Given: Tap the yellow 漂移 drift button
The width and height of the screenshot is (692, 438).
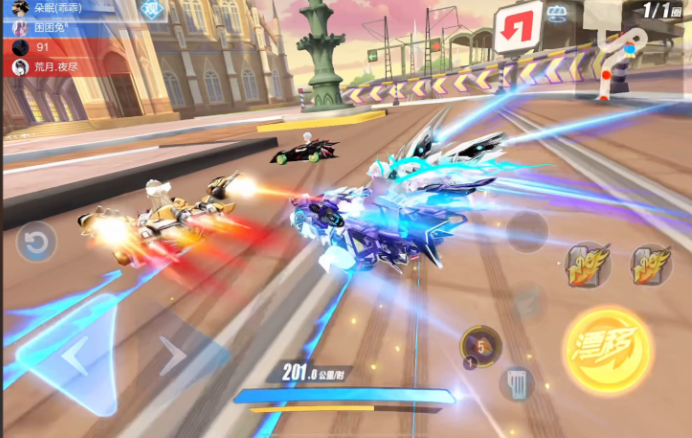Looking at the screenshot, I should (608, 349).
